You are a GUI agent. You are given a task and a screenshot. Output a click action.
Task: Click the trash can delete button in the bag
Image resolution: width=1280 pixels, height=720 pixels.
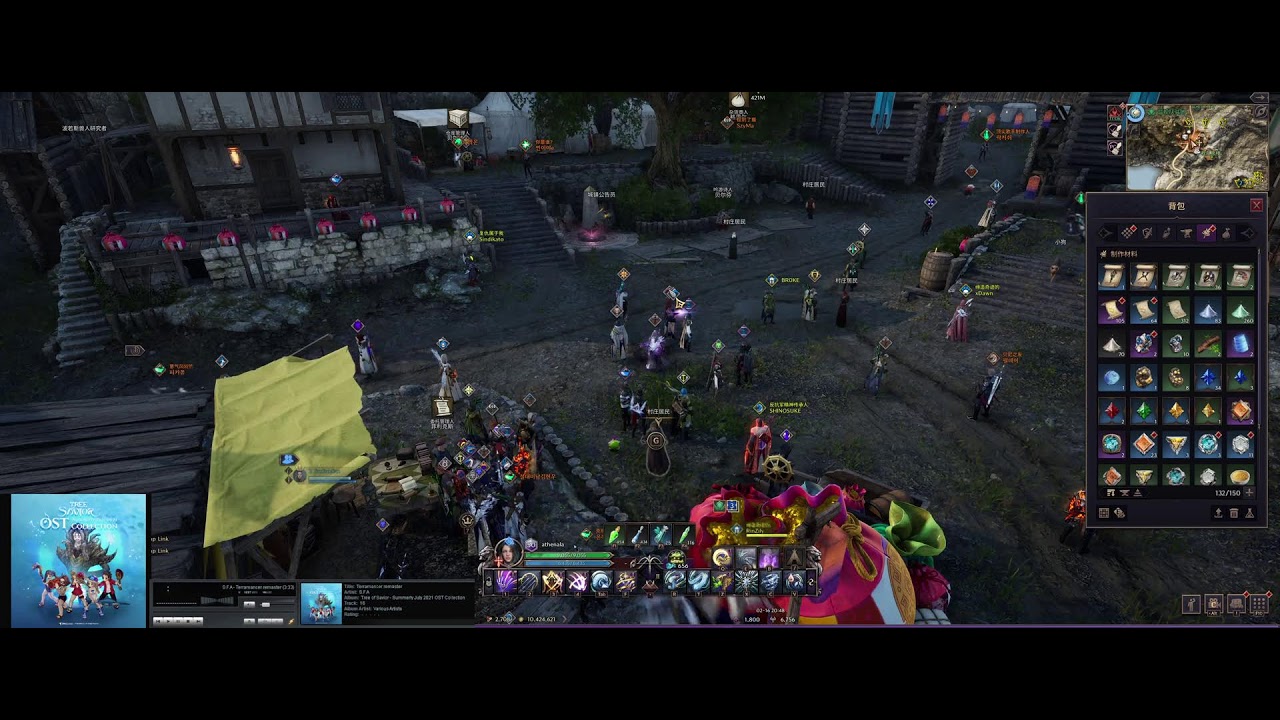click(x=1234, y=513)
